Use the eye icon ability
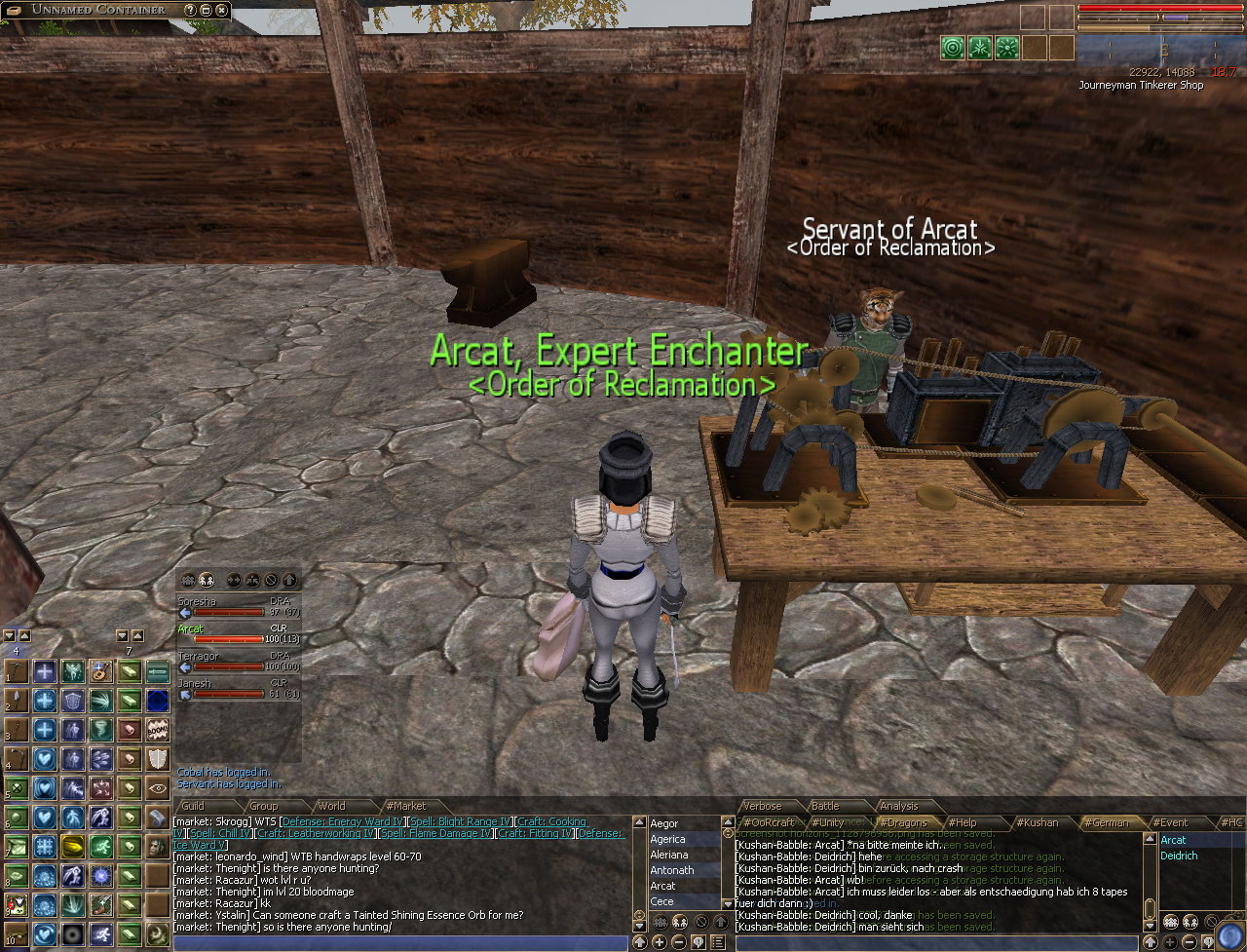Screen dimensions: 1247x952 pyautogui.click(x=158, y=787)
